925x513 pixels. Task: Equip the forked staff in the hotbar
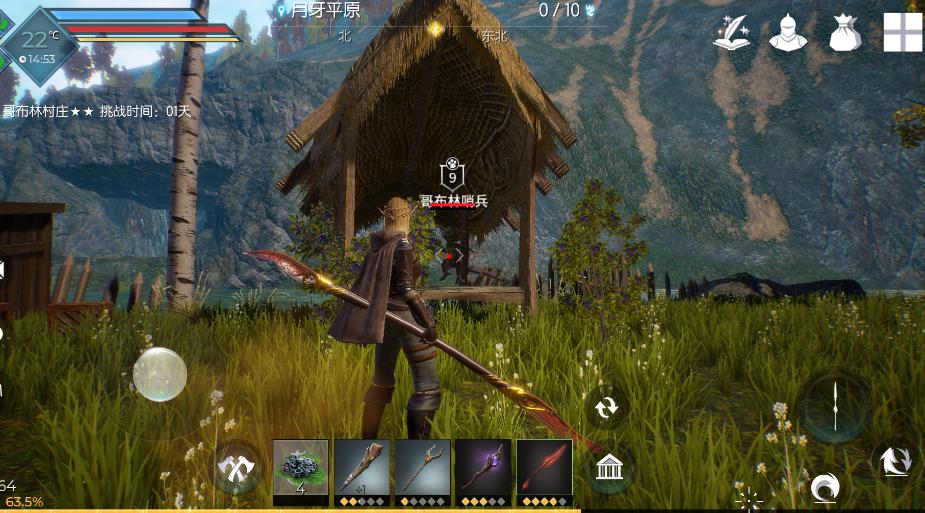pos(422,467)
